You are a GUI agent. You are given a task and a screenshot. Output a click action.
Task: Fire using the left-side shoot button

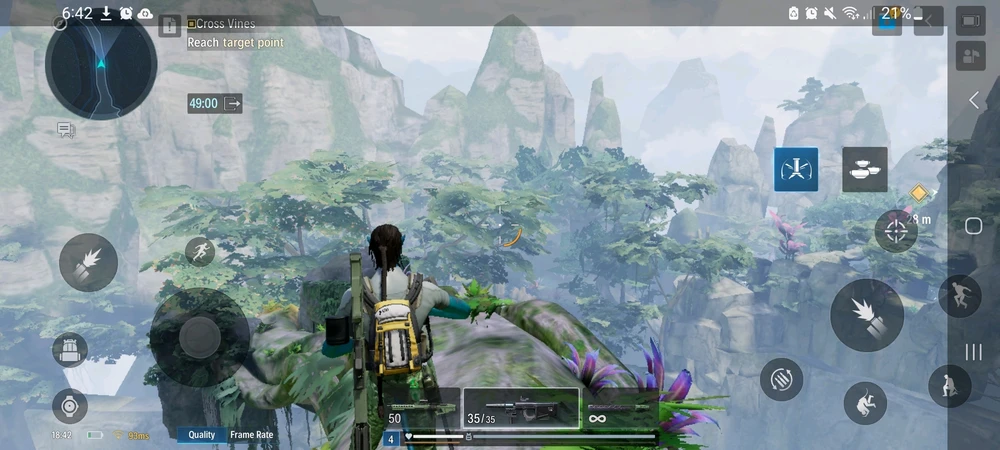(88, 262)
